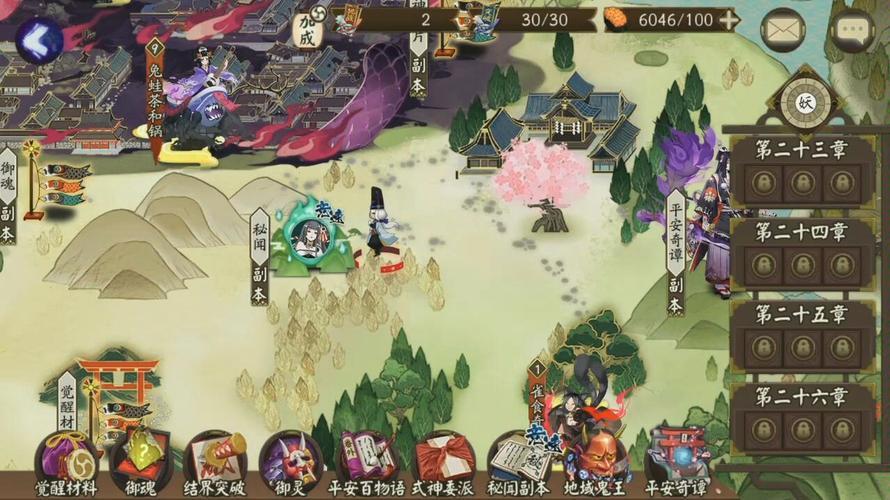The width and height of the screenshot is (890, 500).
Task: Open 觉醒材料 awakening materials
Action: (x=66, y=460)
